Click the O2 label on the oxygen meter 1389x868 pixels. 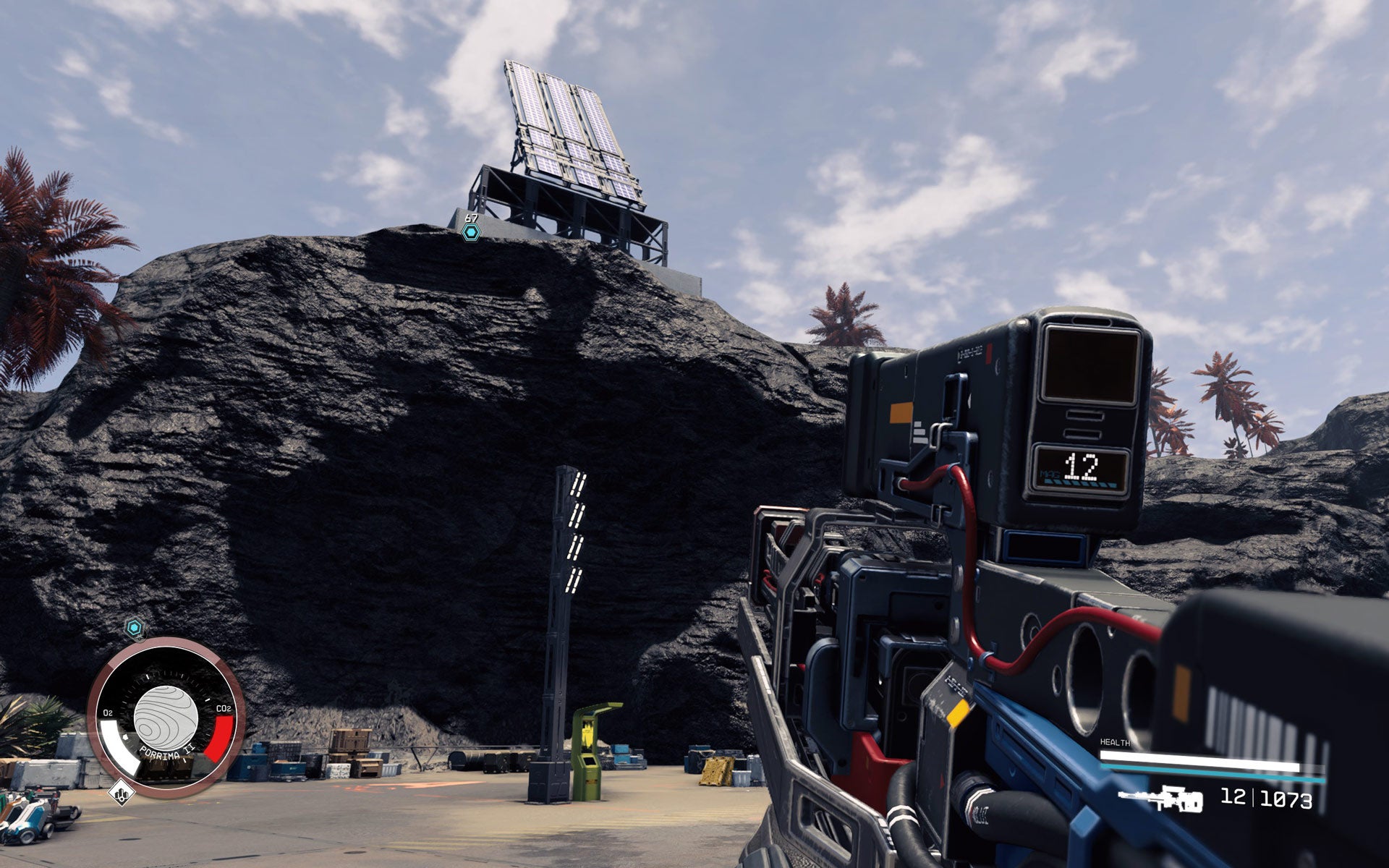[x=109, y=711]
